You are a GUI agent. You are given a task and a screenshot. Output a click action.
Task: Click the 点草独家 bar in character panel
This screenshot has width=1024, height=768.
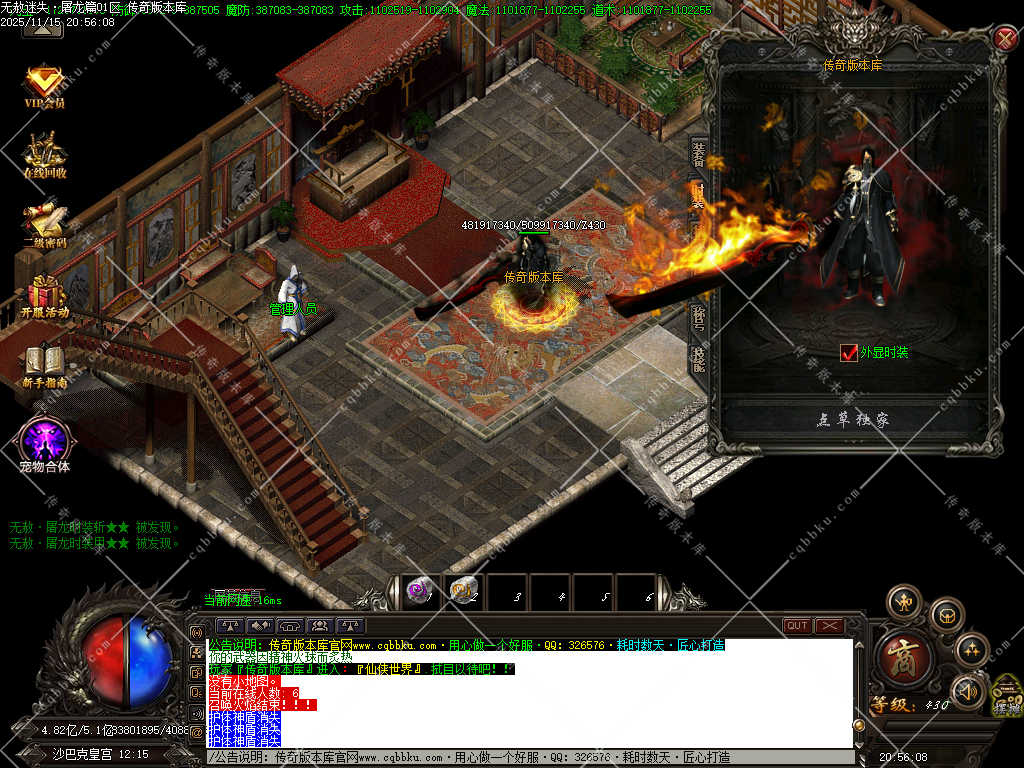click(852, 420)
